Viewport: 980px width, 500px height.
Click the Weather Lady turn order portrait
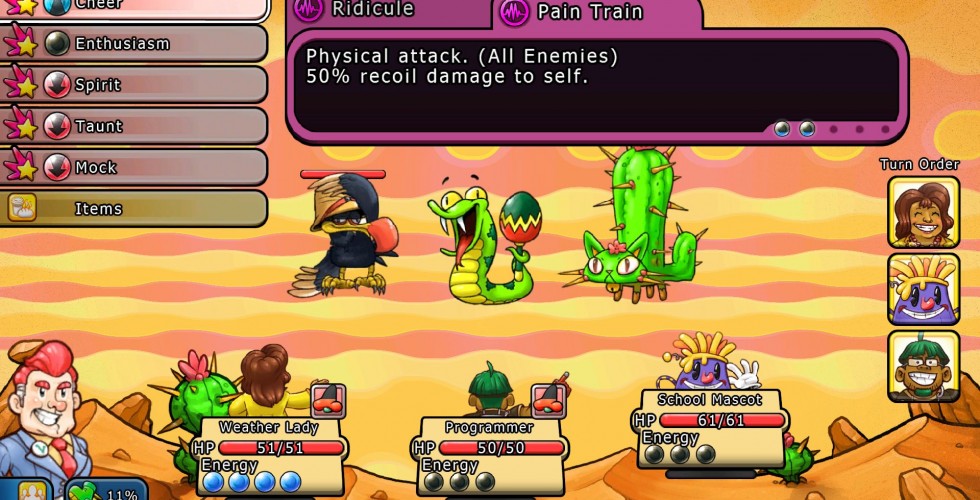[x=923, y=212]
